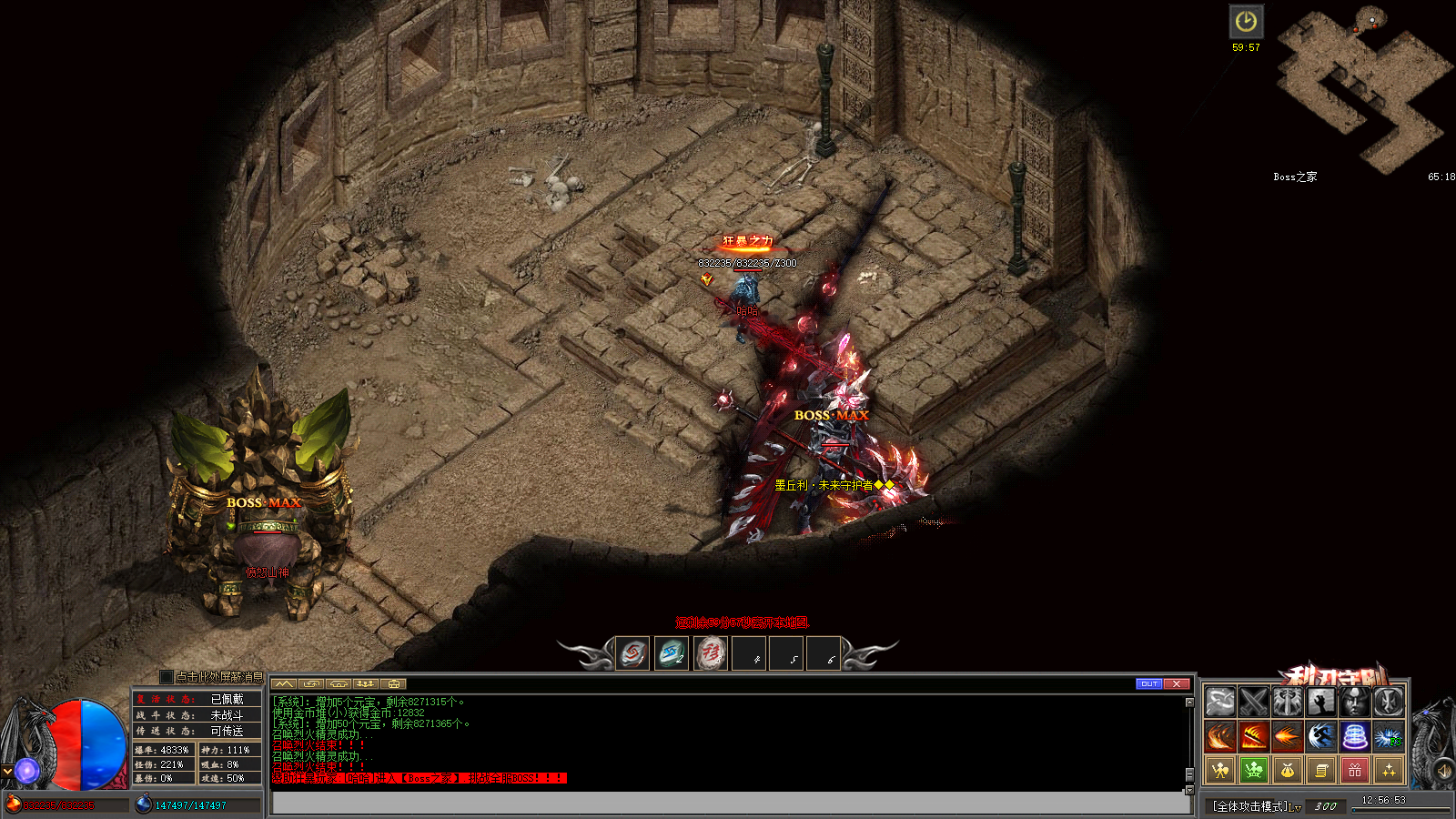Click into the chat text input field
The image size is (1456, 819).
(728, 803)
